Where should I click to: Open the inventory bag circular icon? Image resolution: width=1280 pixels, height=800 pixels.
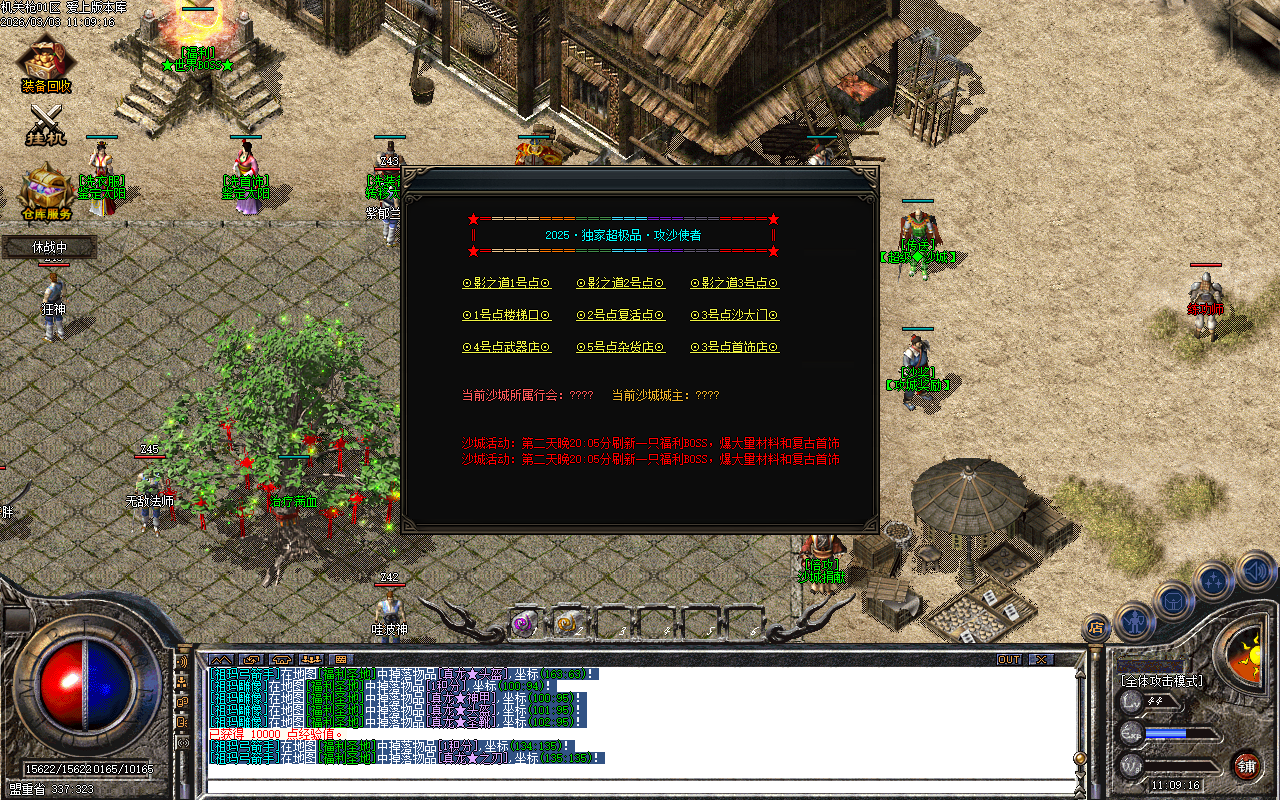click(1172, 602)
